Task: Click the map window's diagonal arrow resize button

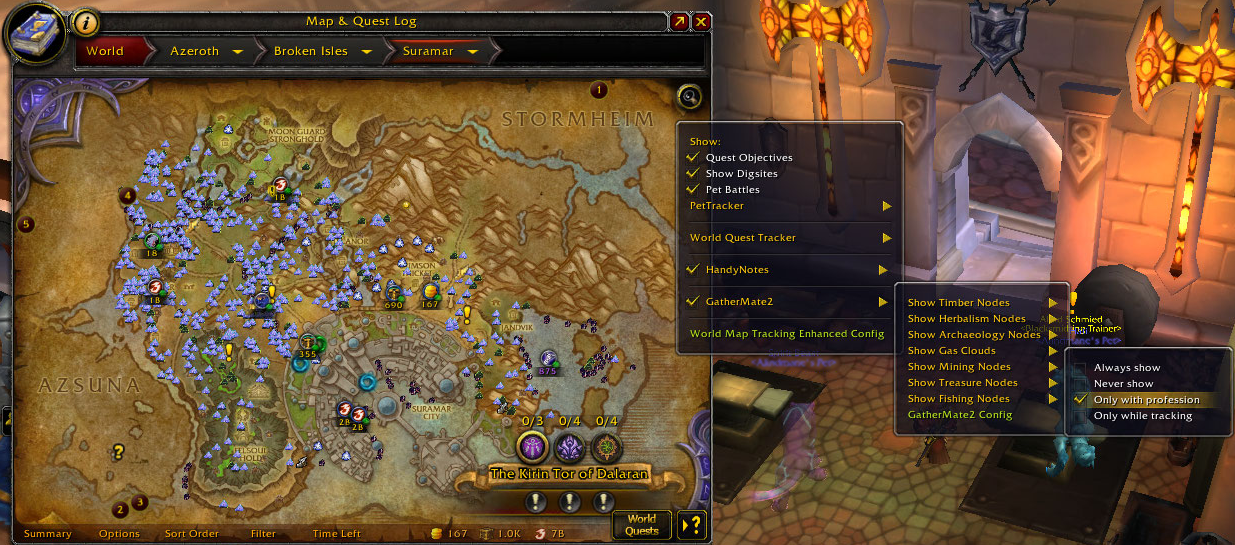Action: [680, 21]
